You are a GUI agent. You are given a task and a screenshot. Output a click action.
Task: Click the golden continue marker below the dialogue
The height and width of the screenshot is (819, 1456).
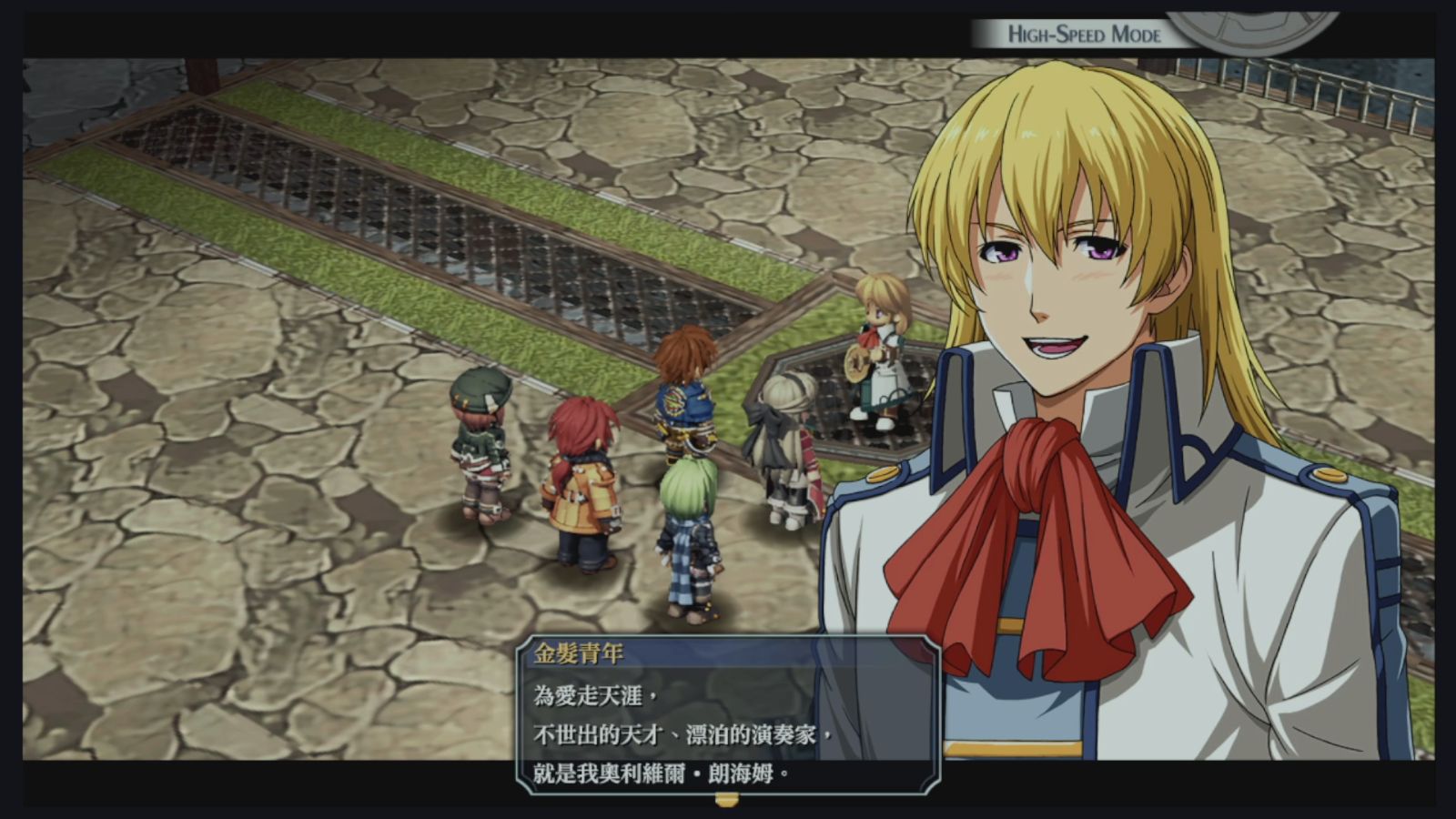[x=726, y=800]
